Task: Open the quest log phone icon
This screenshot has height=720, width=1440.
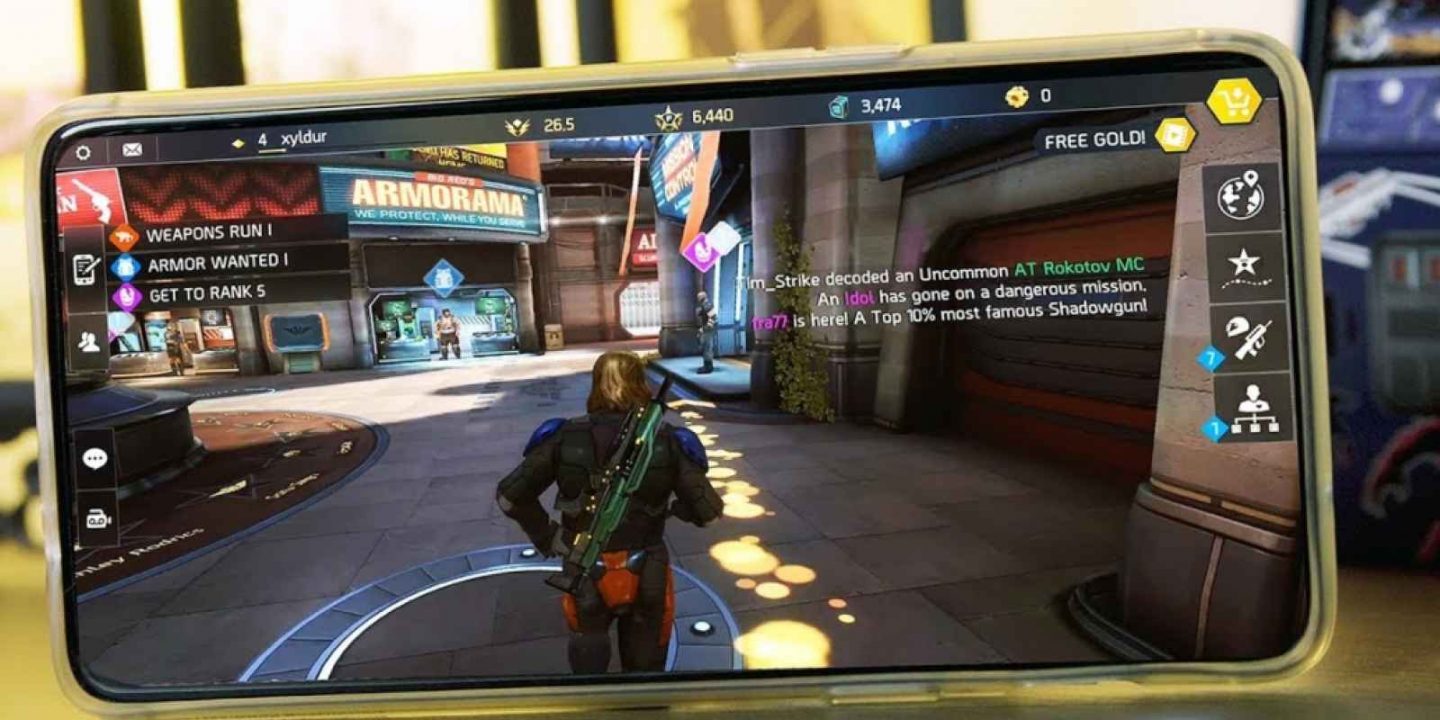Action: 85,268
